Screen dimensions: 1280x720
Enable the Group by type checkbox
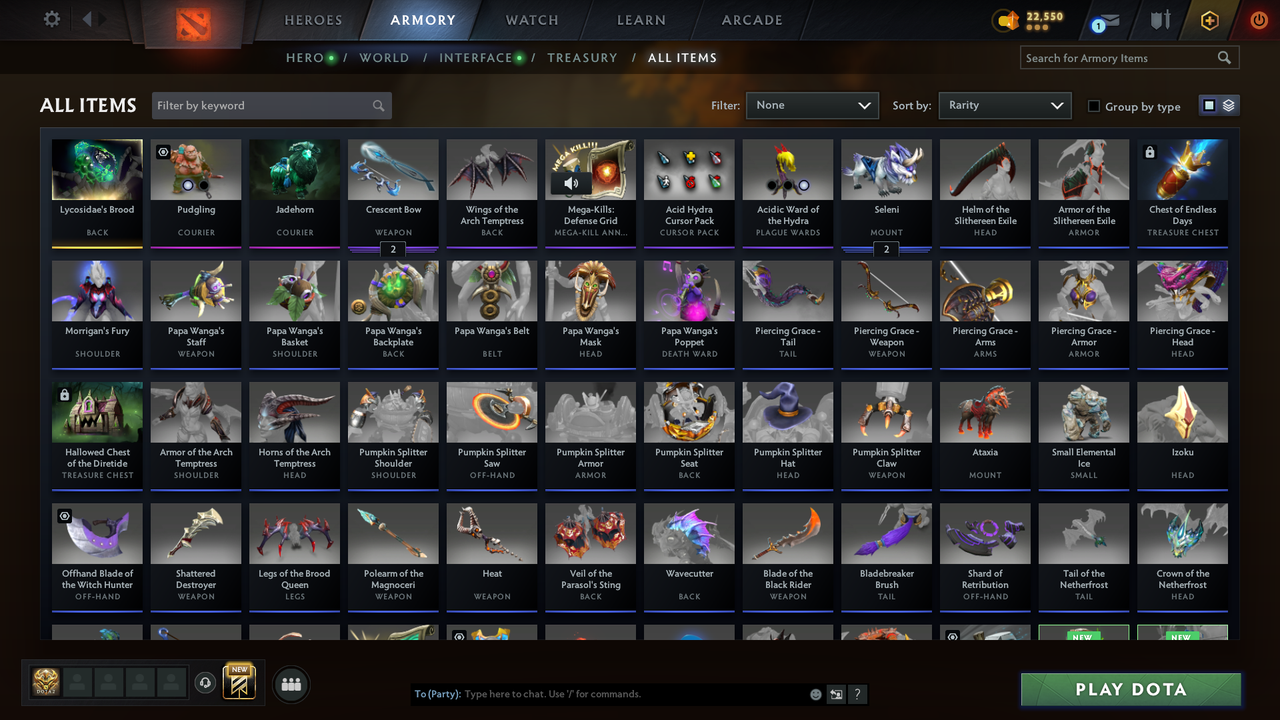(1094, 106)
